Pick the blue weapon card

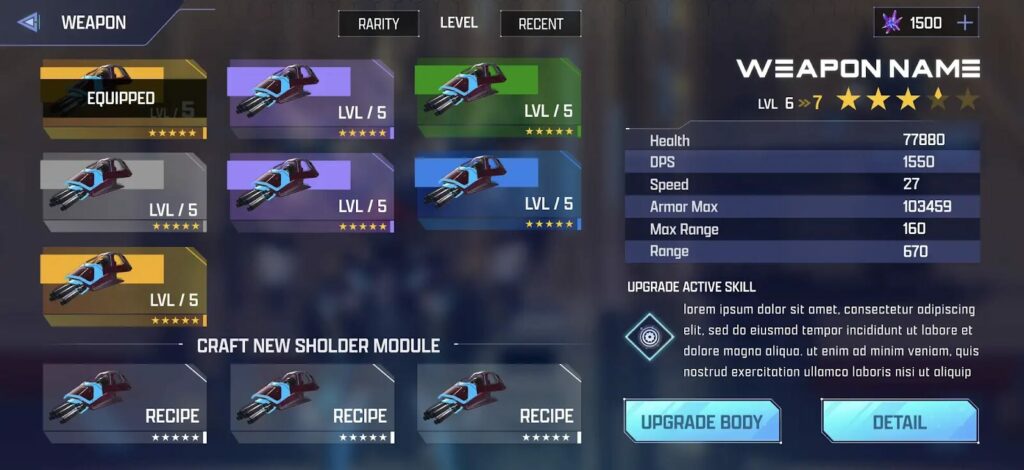click(497, 193)
